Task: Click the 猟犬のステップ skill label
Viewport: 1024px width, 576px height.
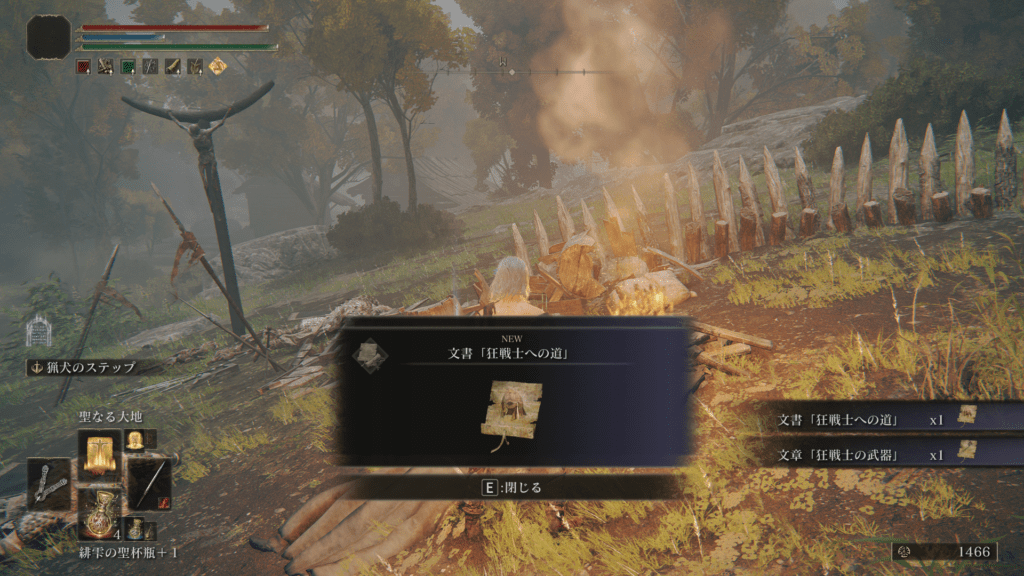Action: (92, 367)
